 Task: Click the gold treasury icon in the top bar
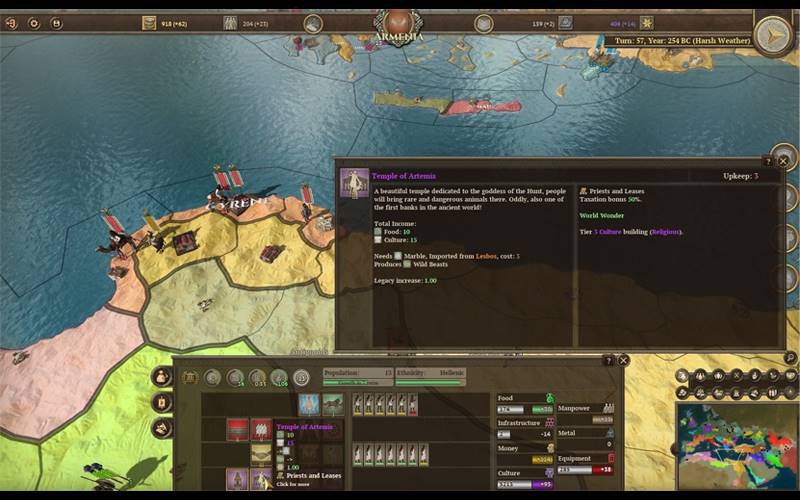(149, 22)
